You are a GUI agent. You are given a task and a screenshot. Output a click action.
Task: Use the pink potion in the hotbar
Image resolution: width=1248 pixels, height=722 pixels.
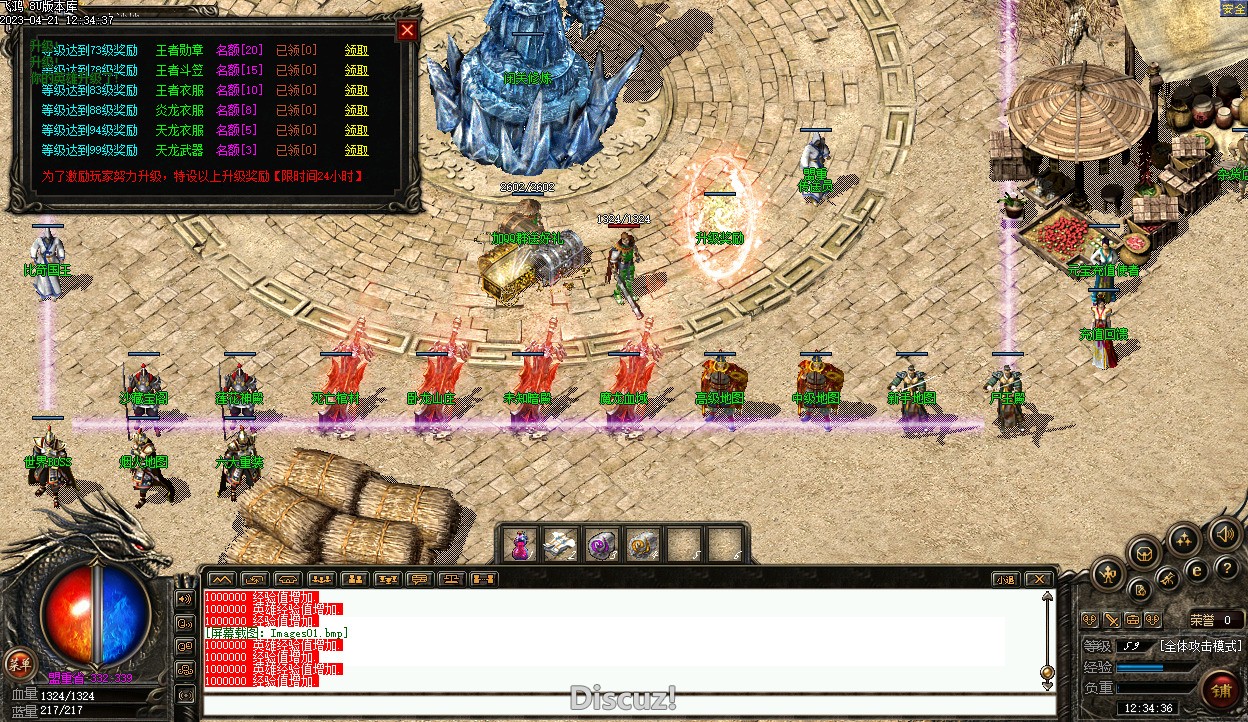520,545
